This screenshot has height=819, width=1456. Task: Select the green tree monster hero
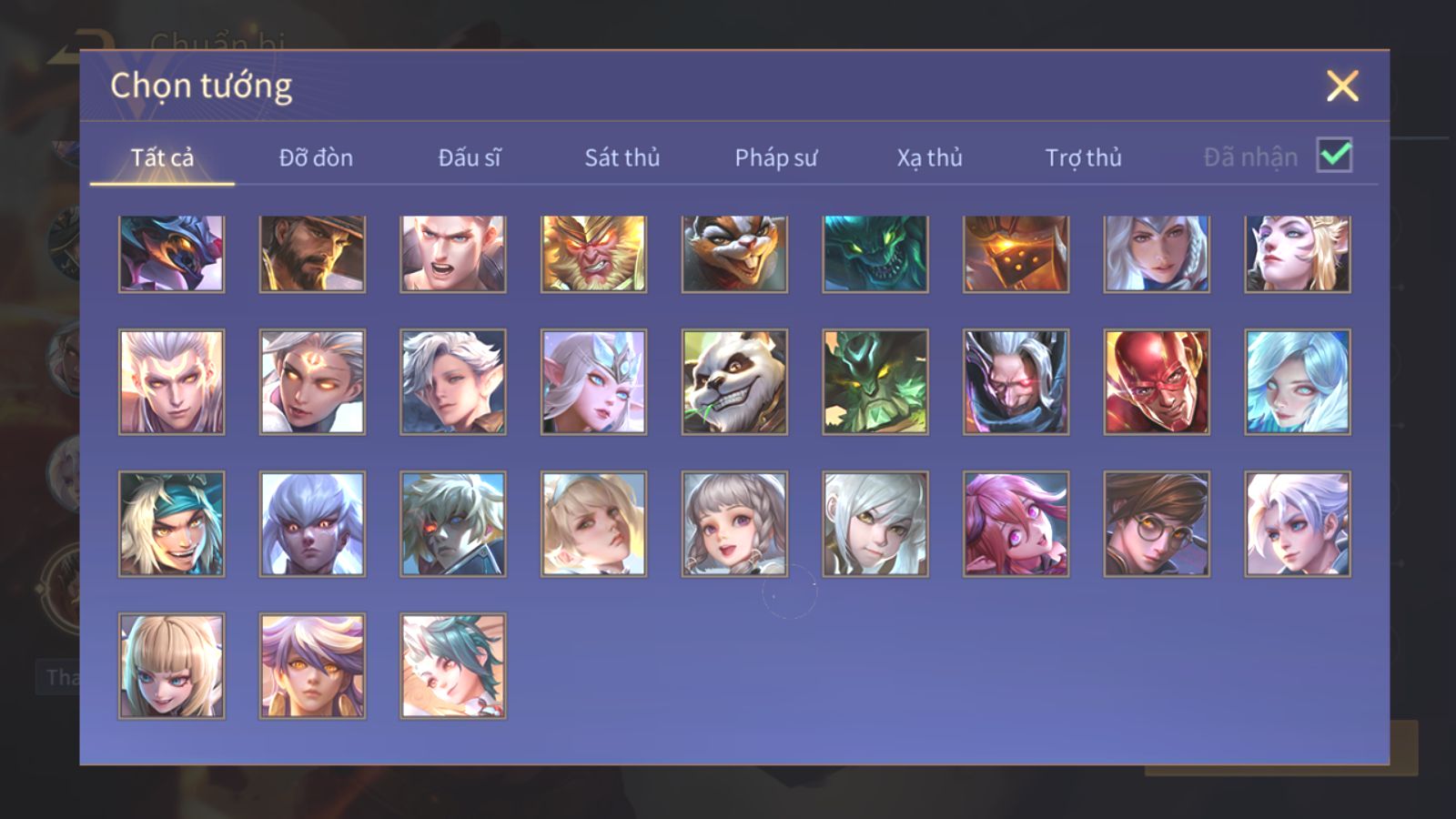pyautogui.click(x=875, y=381)
